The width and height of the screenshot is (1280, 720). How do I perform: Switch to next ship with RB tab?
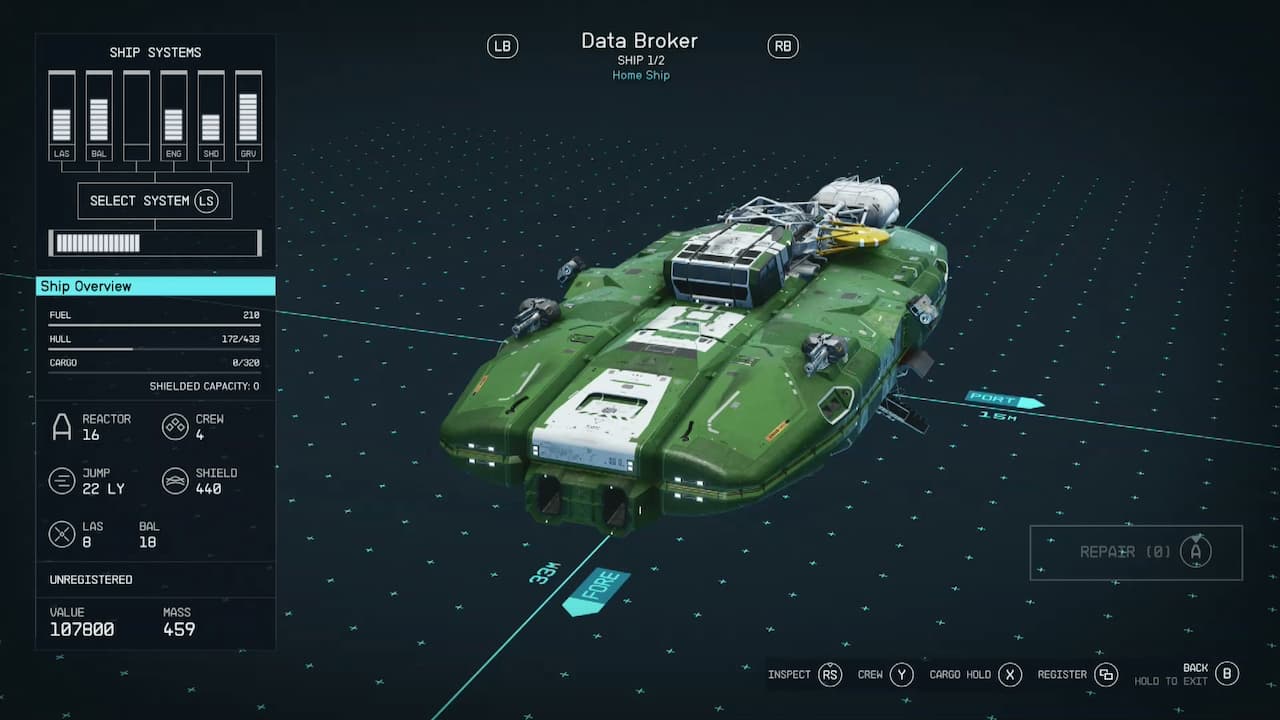(782, 46)
